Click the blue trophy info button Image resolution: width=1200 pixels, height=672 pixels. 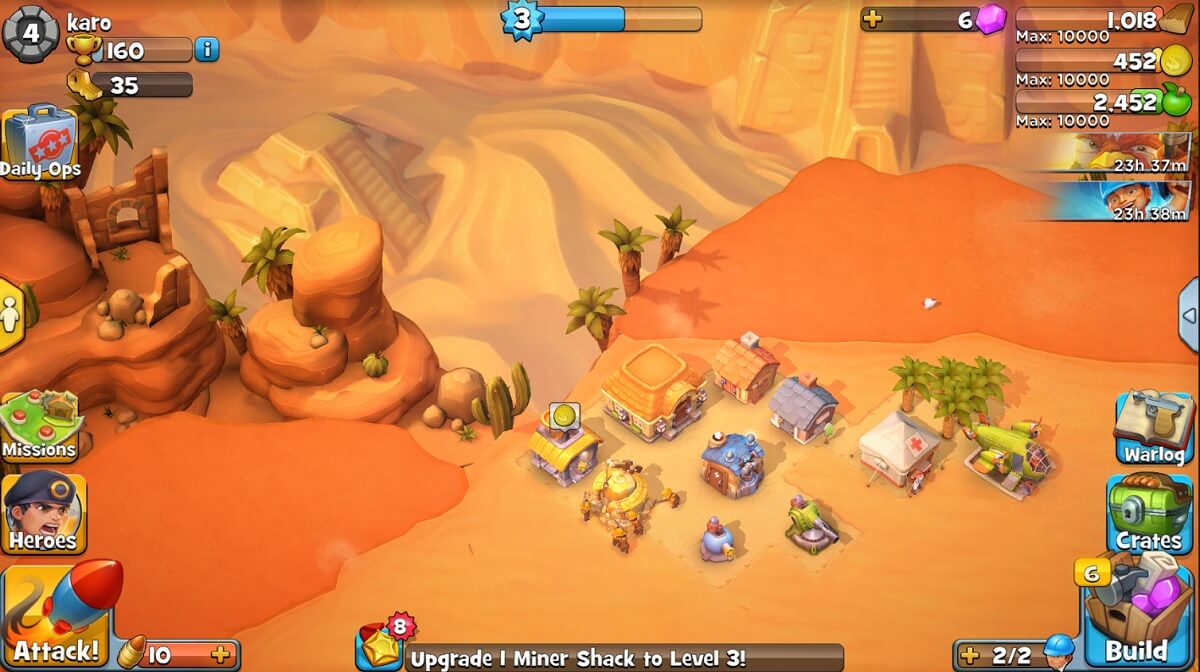tap(207, 49)
